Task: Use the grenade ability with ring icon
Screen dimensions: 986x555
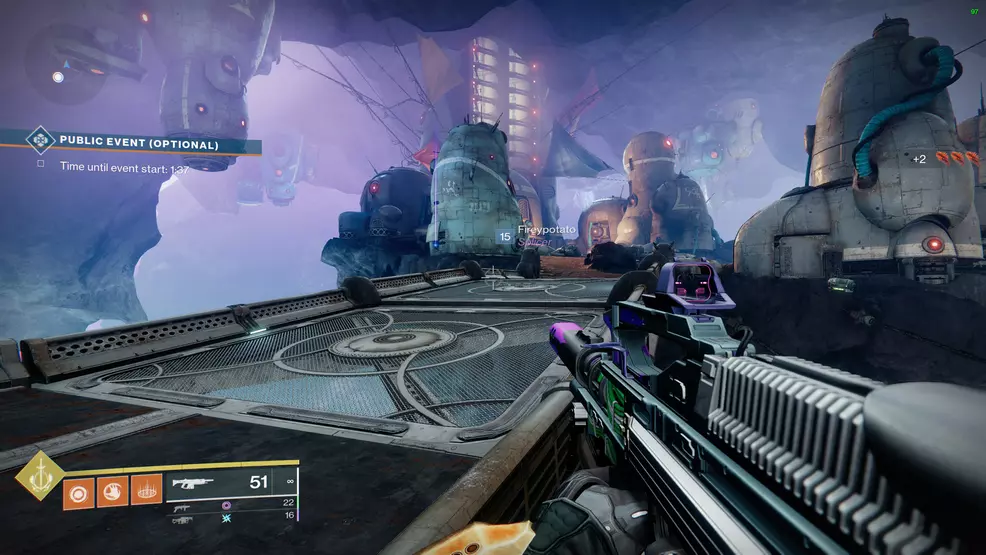Action: click(x=78, y=492)
